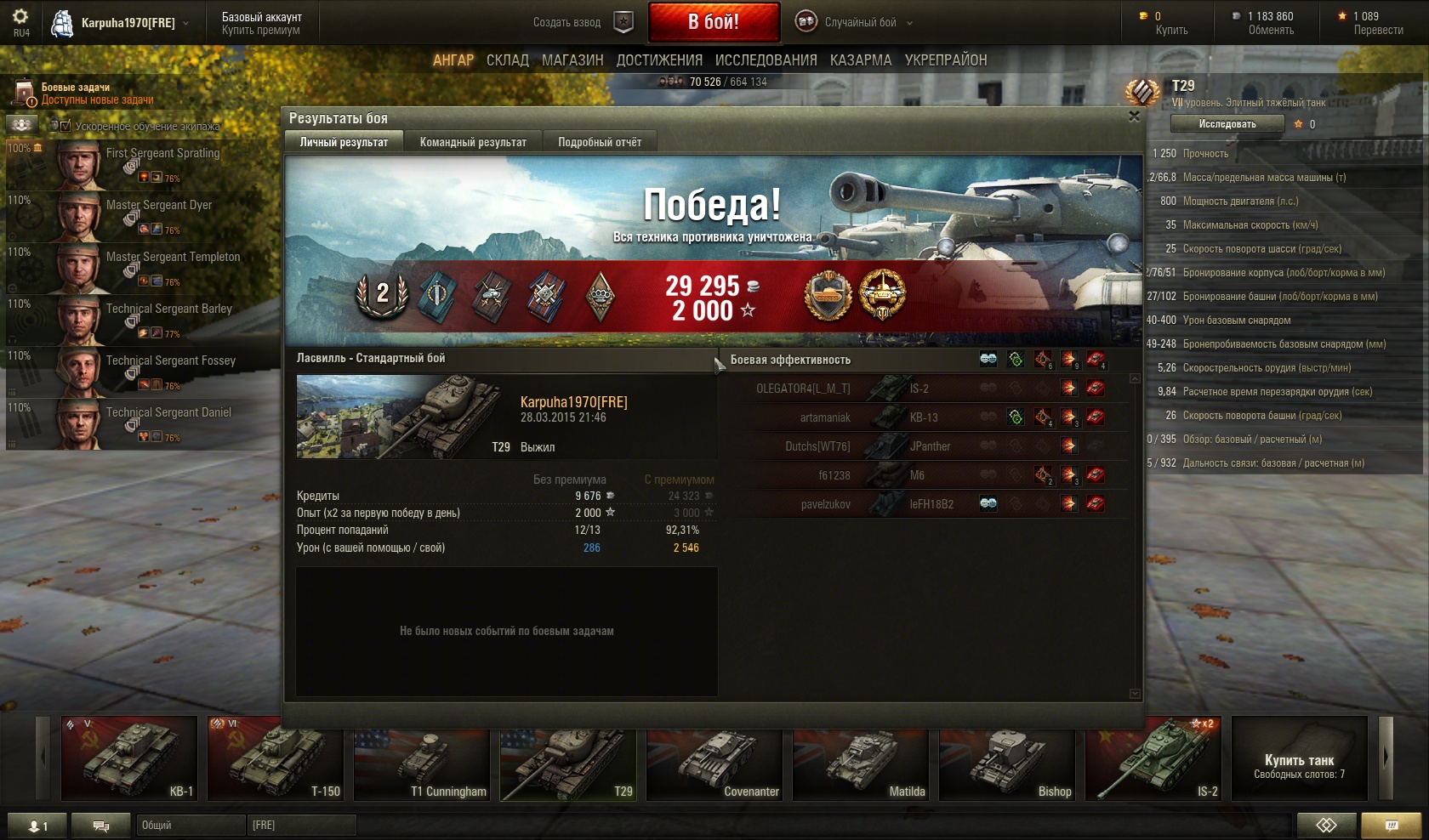
Task: Choose the Matilda tank in the carousel
Action: (861, 758)
